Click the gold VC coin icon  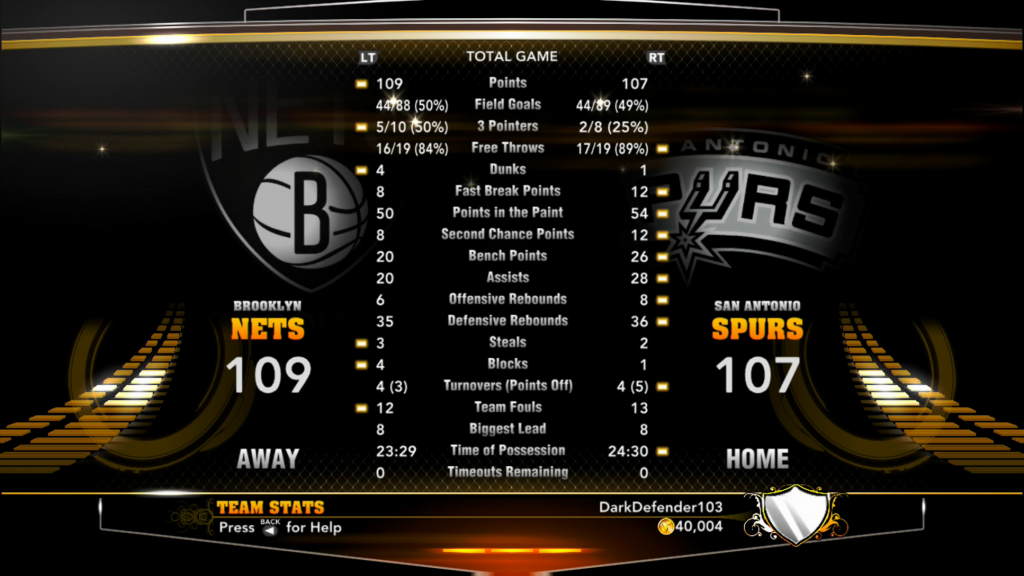point(664,527)
